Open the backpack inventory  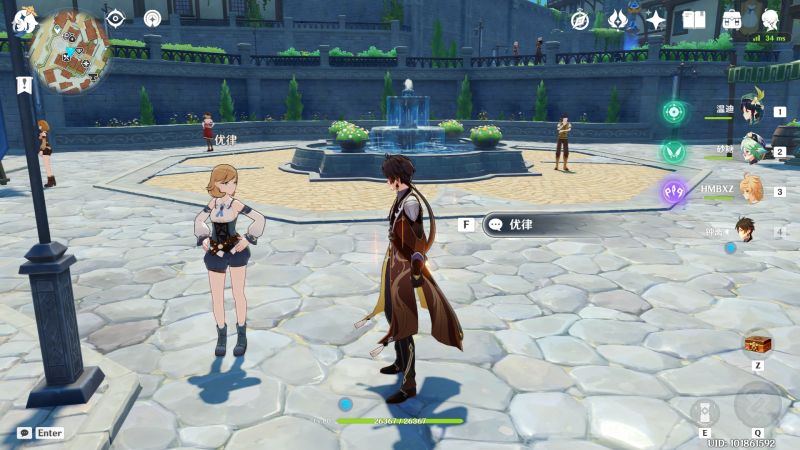pos(732,19)
